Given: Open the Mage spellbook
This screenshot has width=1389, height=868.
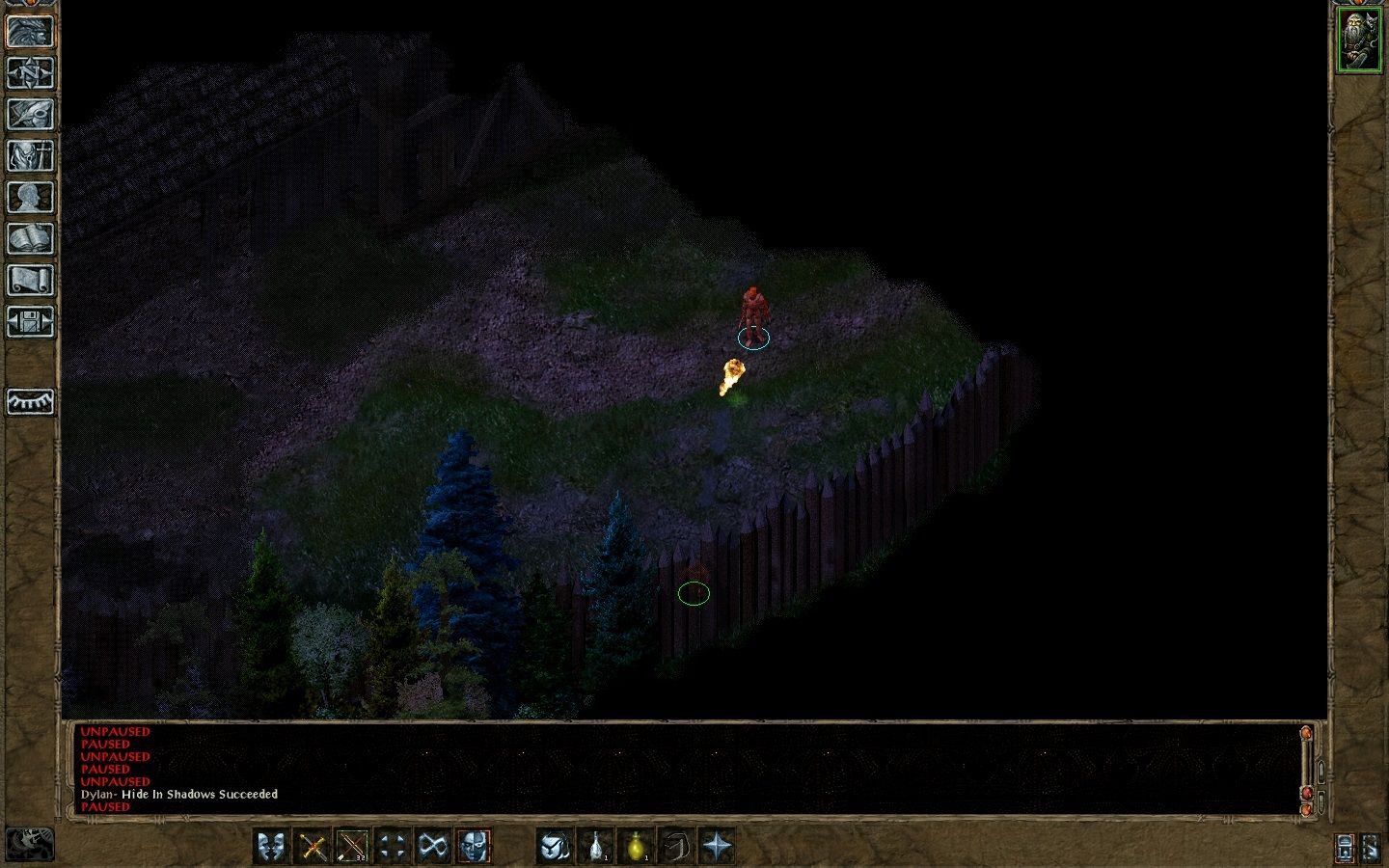Looking at the screenshot, I should (29, 238).
